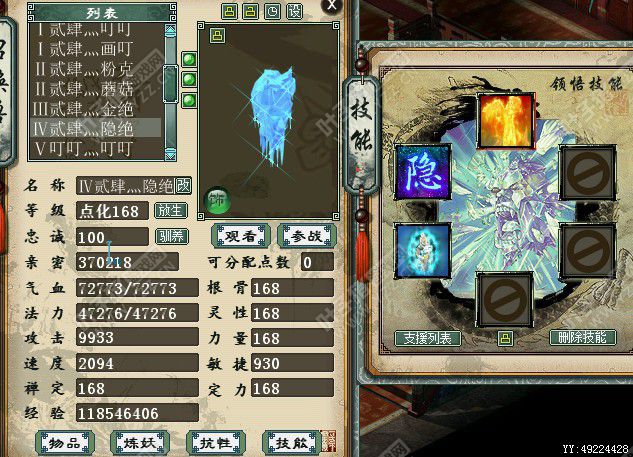Open the 炼妖 refining panel
This screenshot has height=457, width=633.
pyautogui.click(x=139, y=443)
